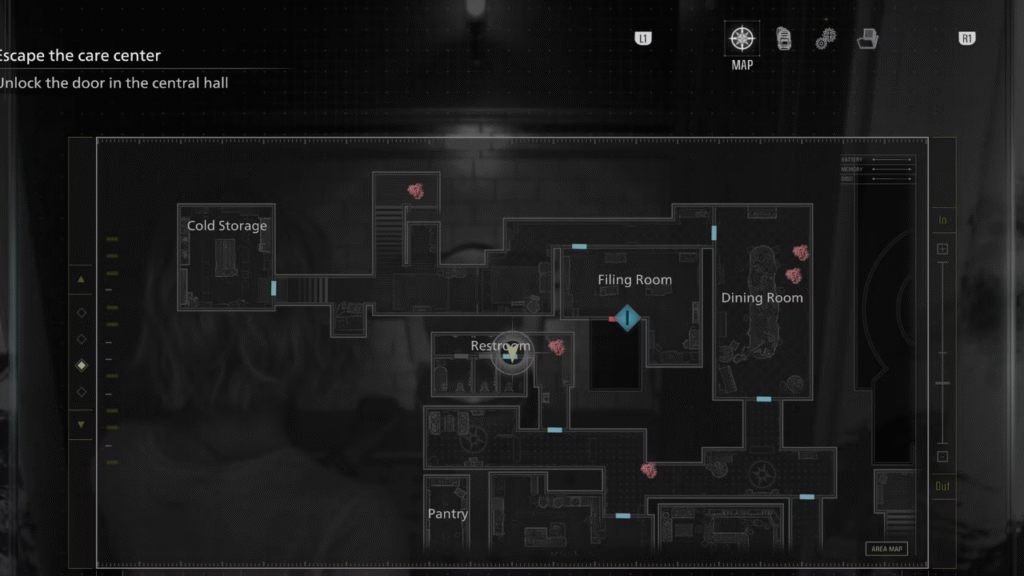The width and height of the screenshot is (1024, 576).
Task: Select the Pantry room label
Action: coord(447,514)
